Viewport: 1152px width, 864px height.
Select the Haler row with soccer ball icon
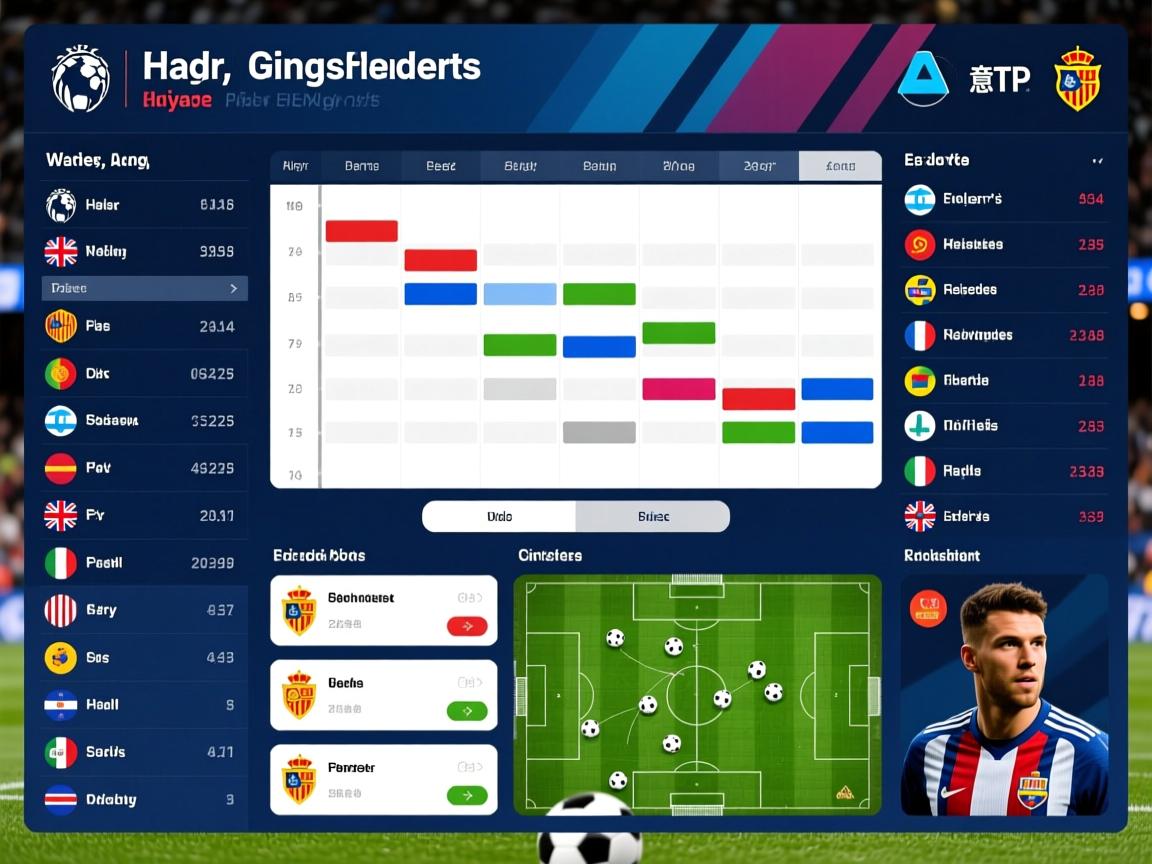(140, 205)
